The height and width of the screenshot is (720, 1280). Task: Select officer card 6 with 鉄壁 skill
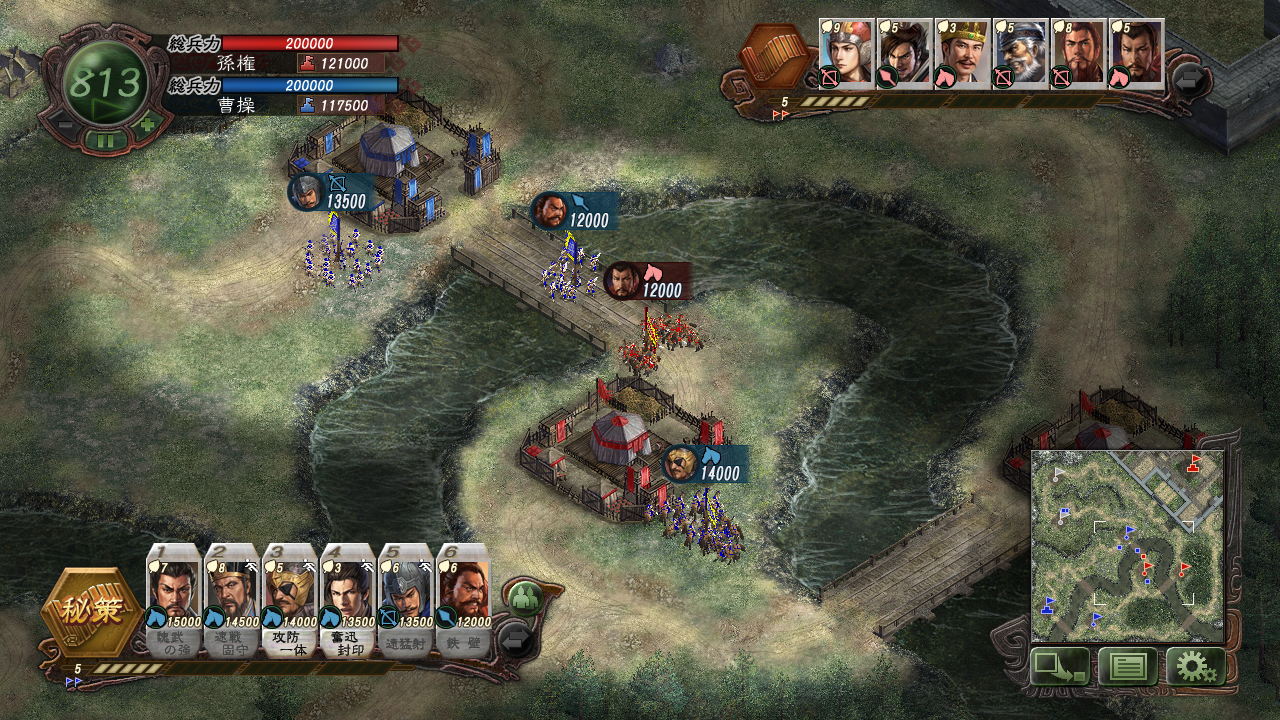click(463, 602)
